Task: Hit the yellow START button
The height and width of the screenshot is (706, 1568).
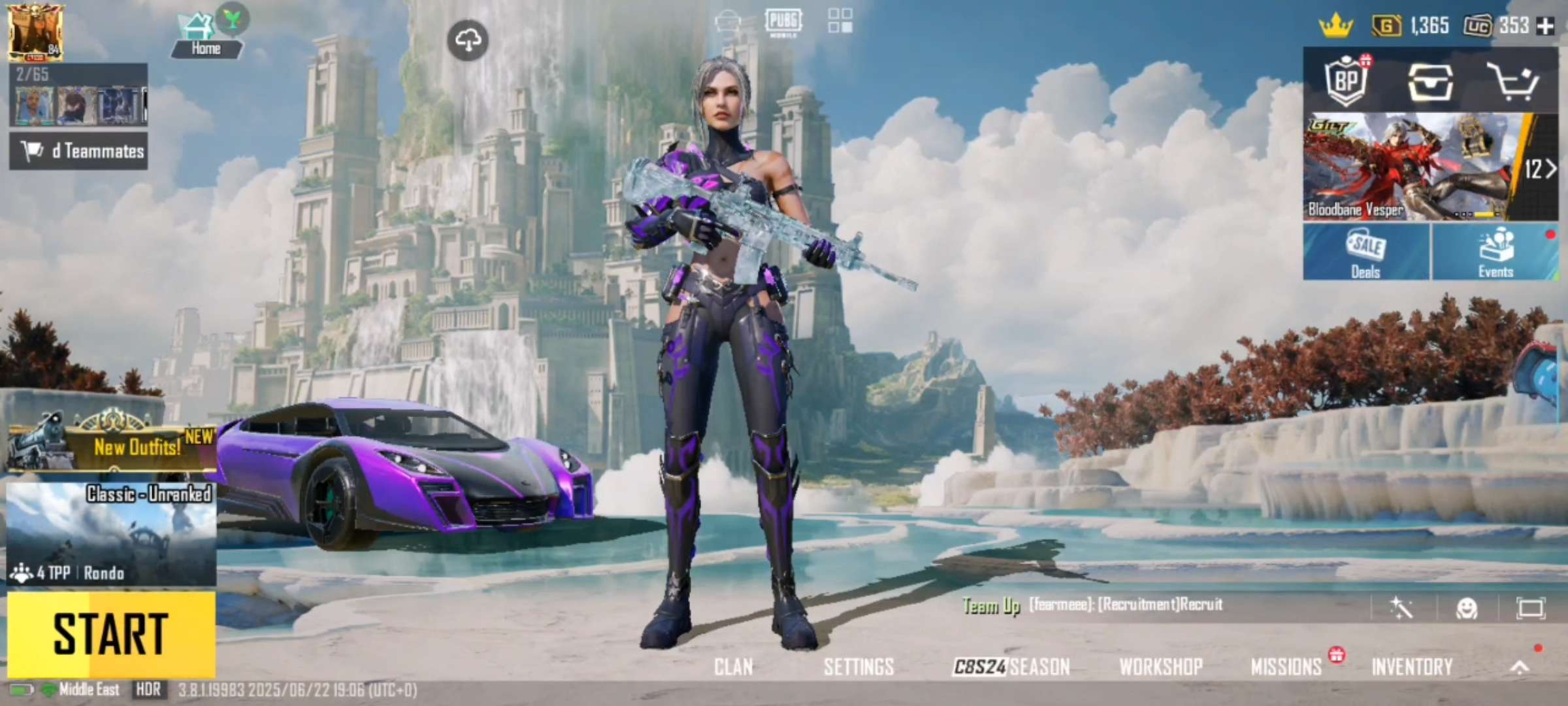Action: 111,634
